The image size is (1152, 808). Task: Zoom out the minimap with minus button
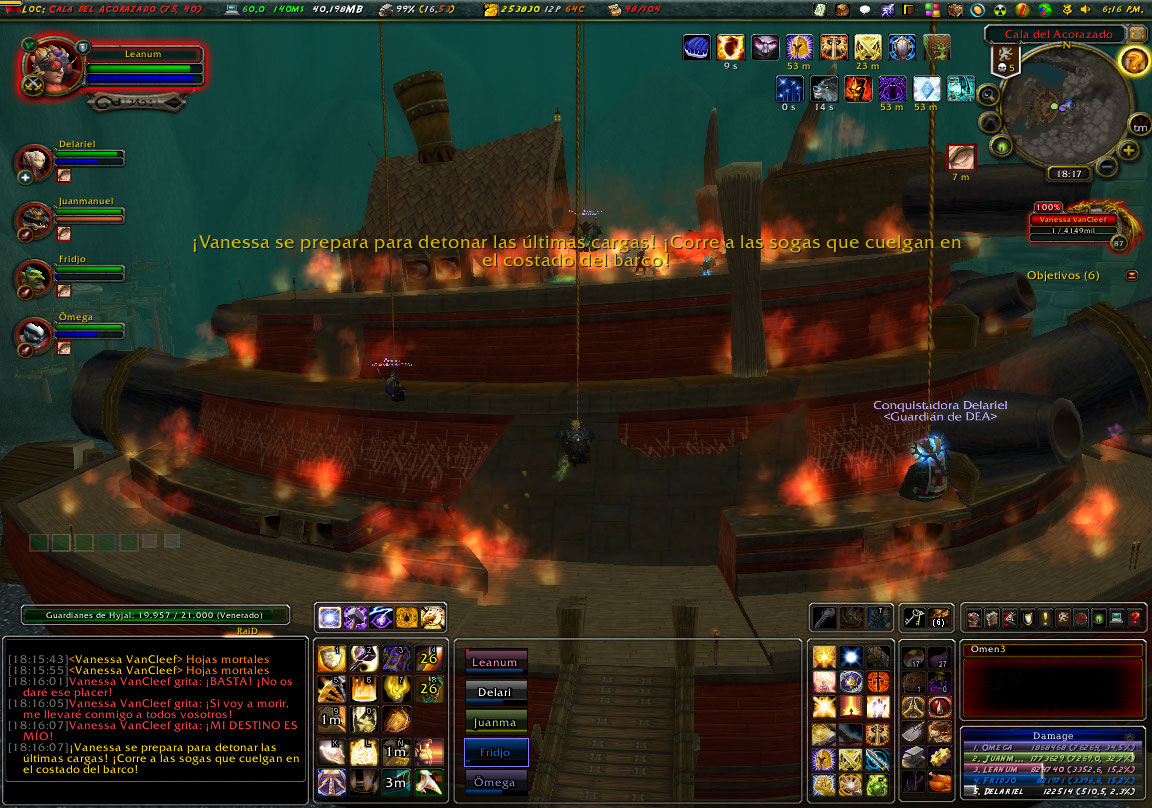click(x=1108, y=166)
